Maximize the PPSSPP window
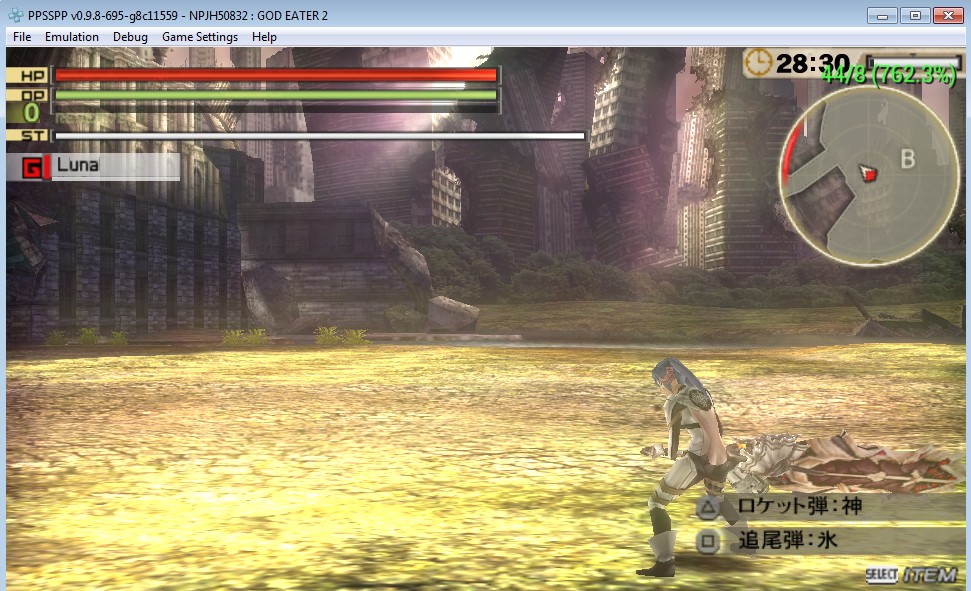The height and width of the screenshot is (591, 971). pos(914,15)
